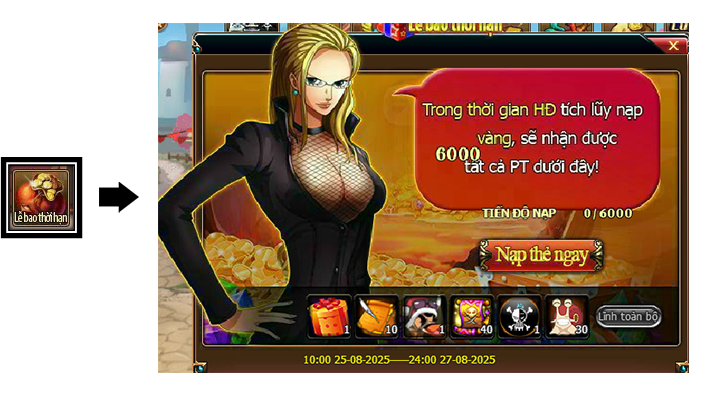
Task: Select the purple skull card reward
Action: click(x=472, y=316)
